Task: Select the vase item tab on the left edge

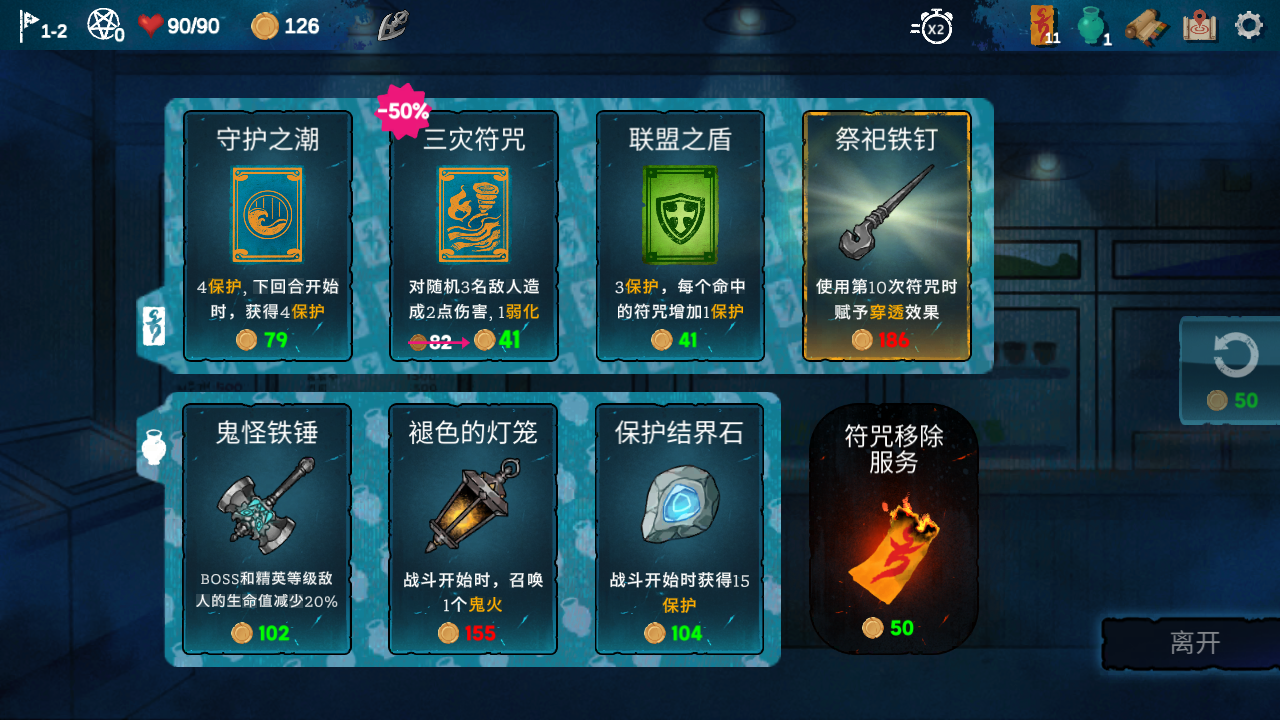Action: click(x=152, y=448)
